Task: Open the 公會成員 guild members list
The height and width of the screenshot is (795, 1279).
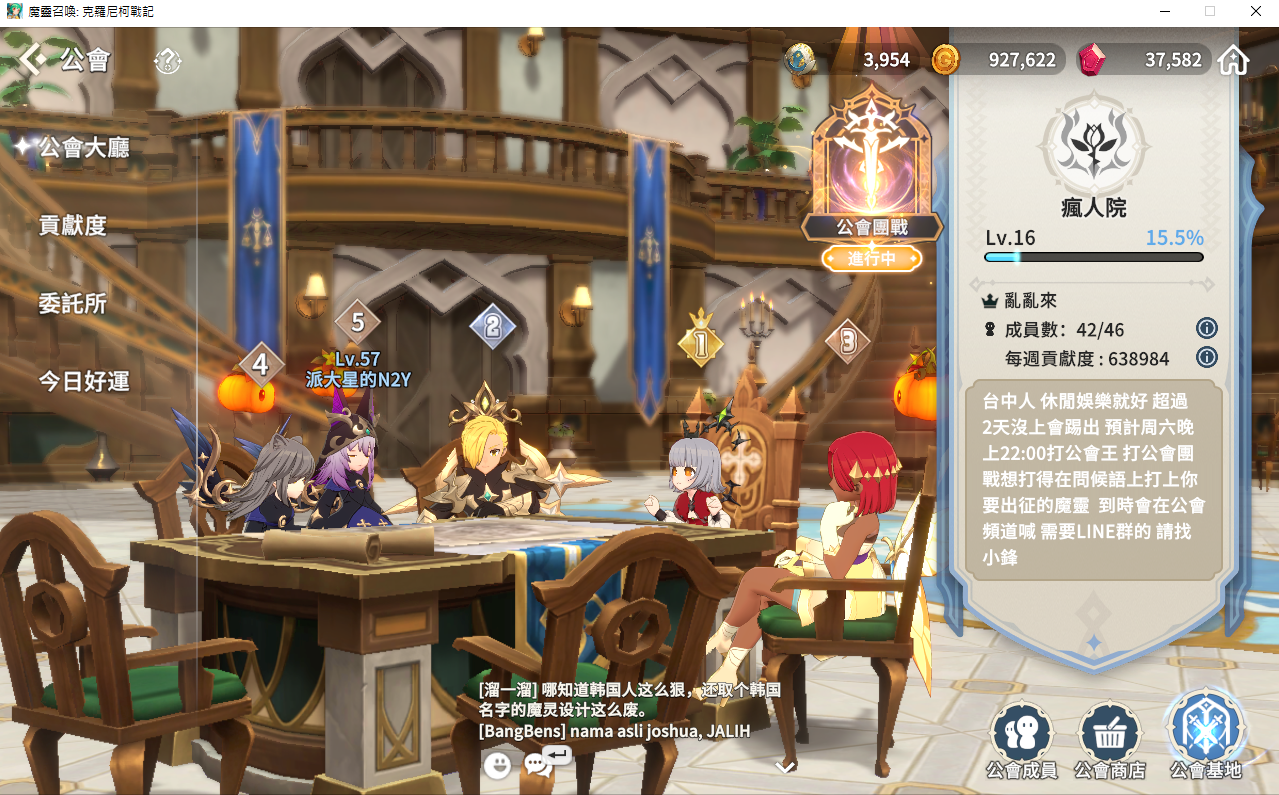Action: 1020,741
